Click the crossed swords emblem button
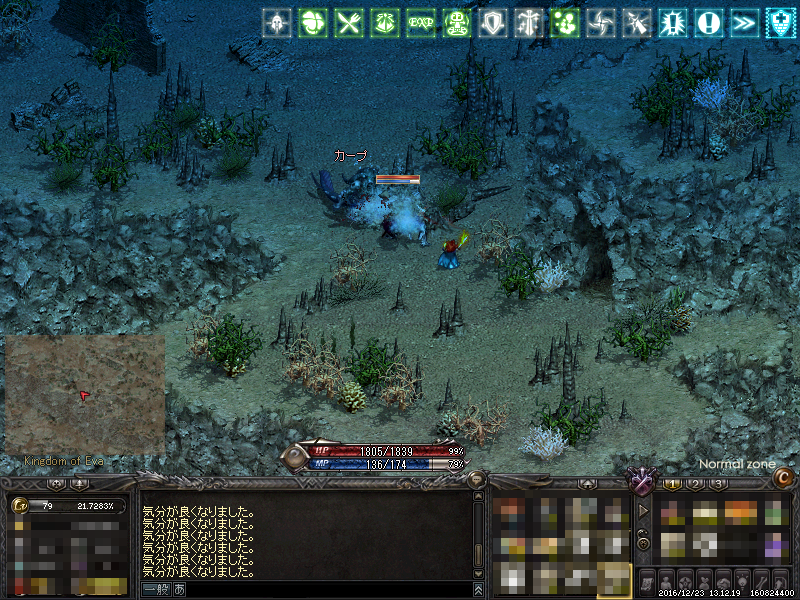Viewport: 800px width, 600px height. point(640,482)
